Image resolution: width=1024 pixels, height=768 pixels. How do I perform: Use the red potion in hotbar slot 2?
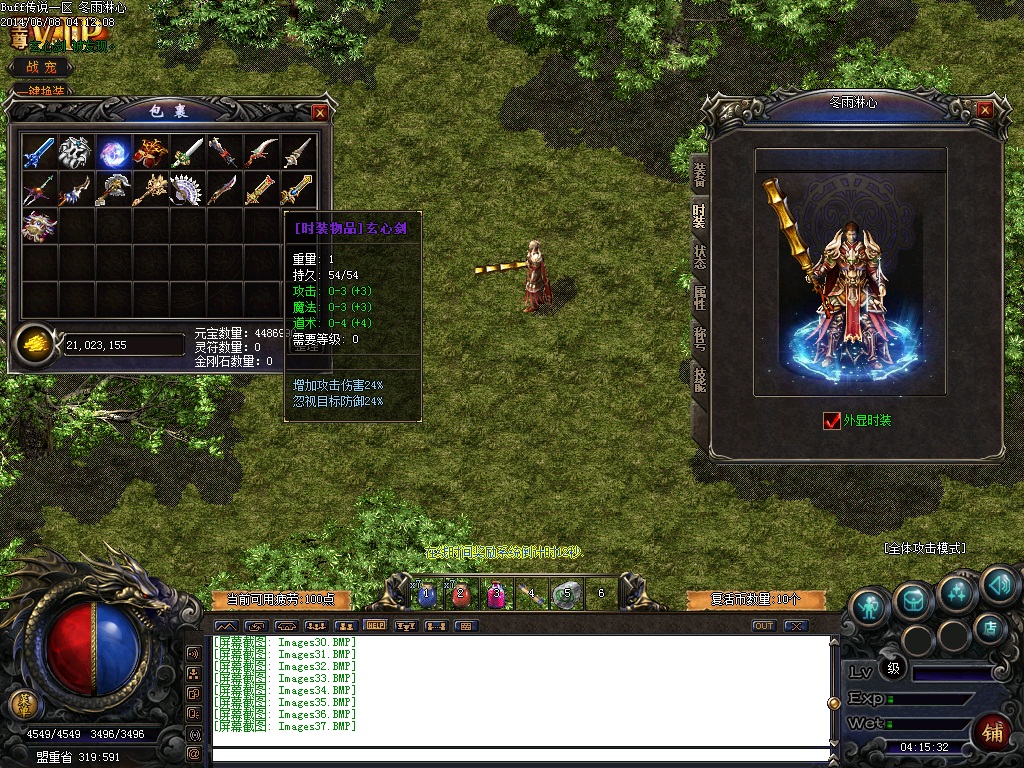tap(461, 595)
